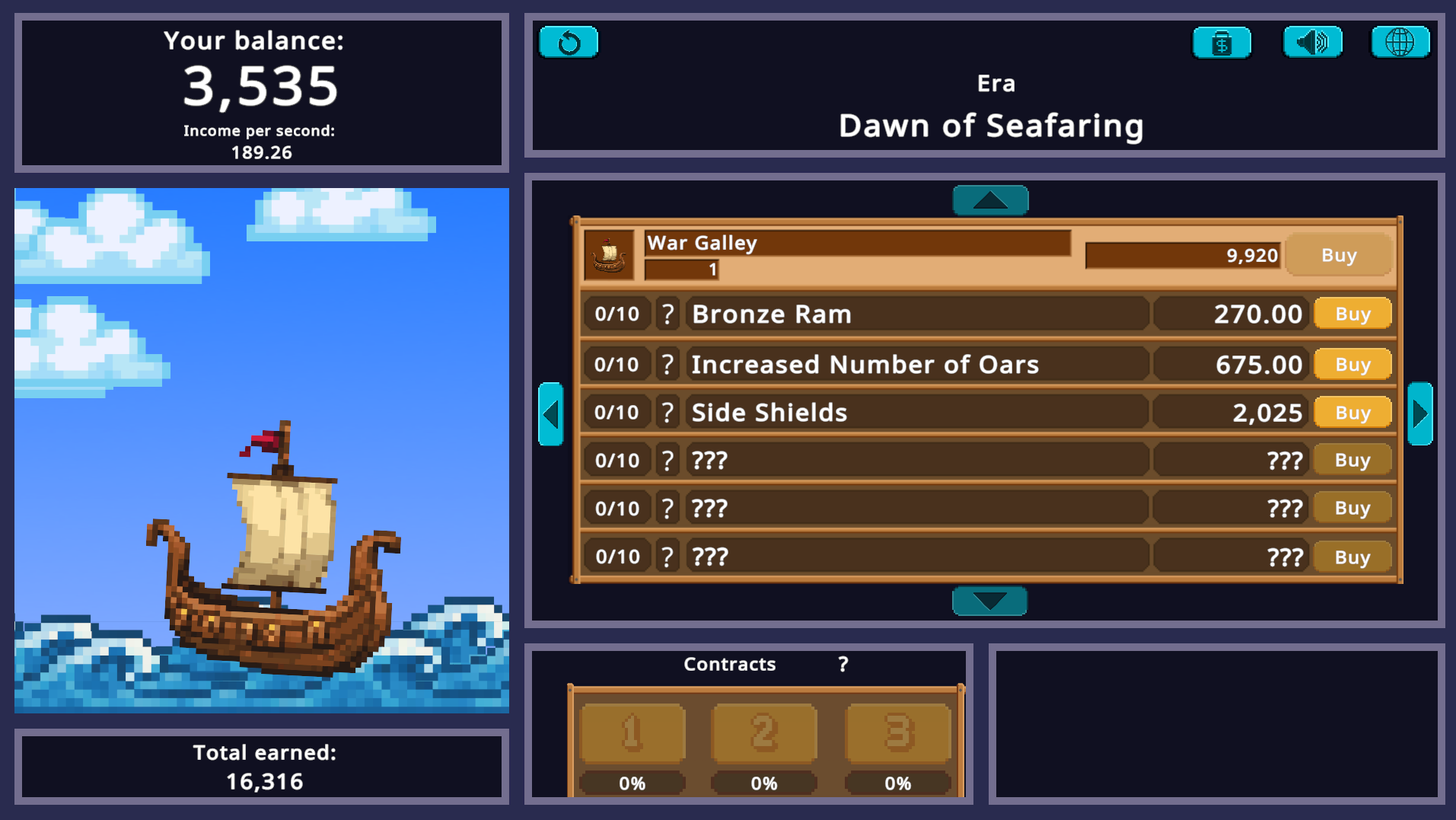This screenshot has width=1456, height=820.
Task: Click the Contracts help question mark
Action: [x=842, y=664]
